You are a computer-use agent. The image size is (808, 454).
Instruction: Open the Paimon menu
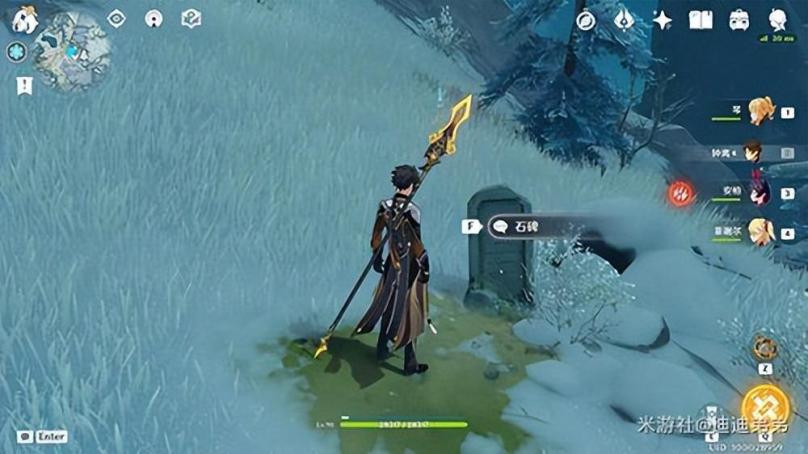(26, 20)
